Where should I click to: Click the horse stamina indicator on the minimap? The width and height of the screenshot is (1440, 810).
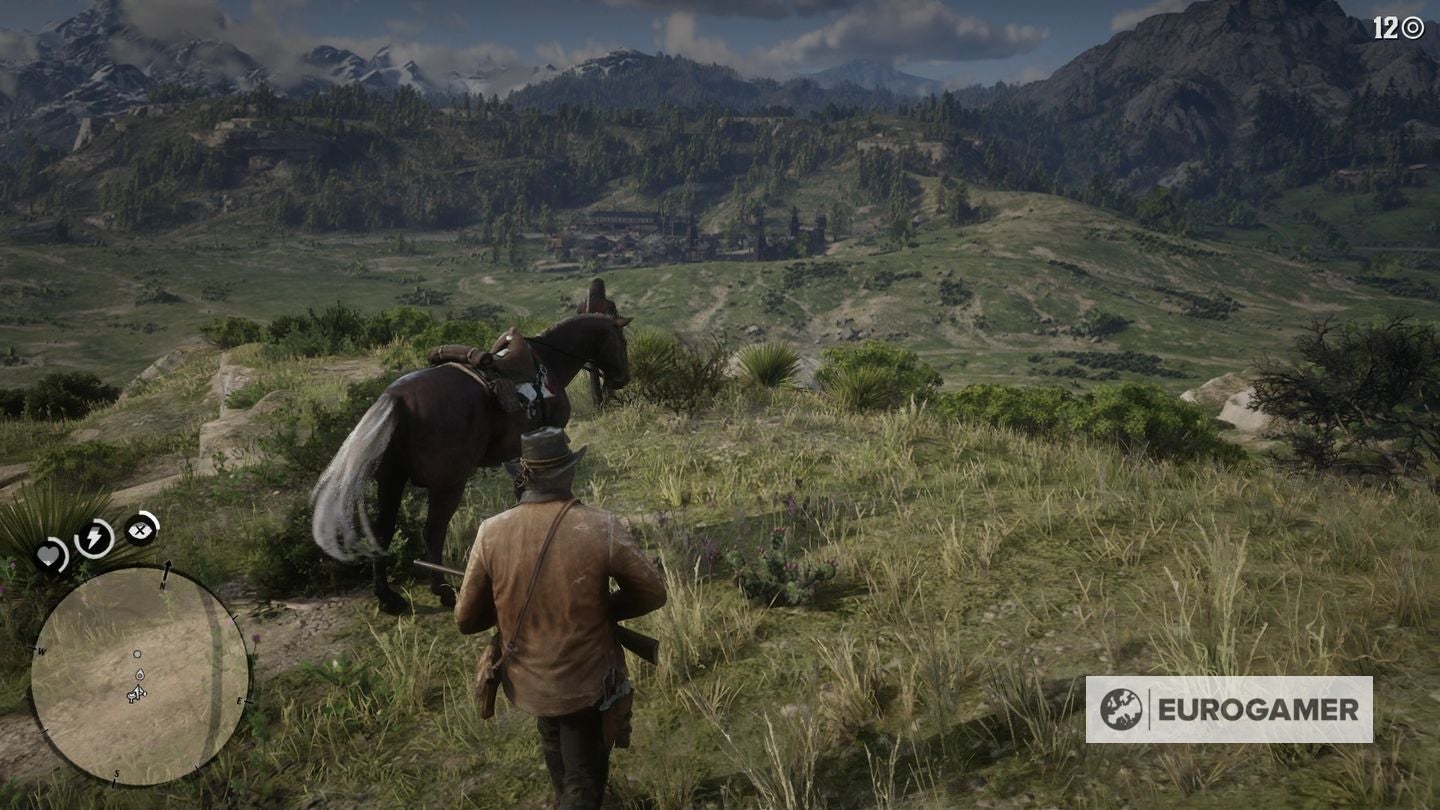pos(130,697)
